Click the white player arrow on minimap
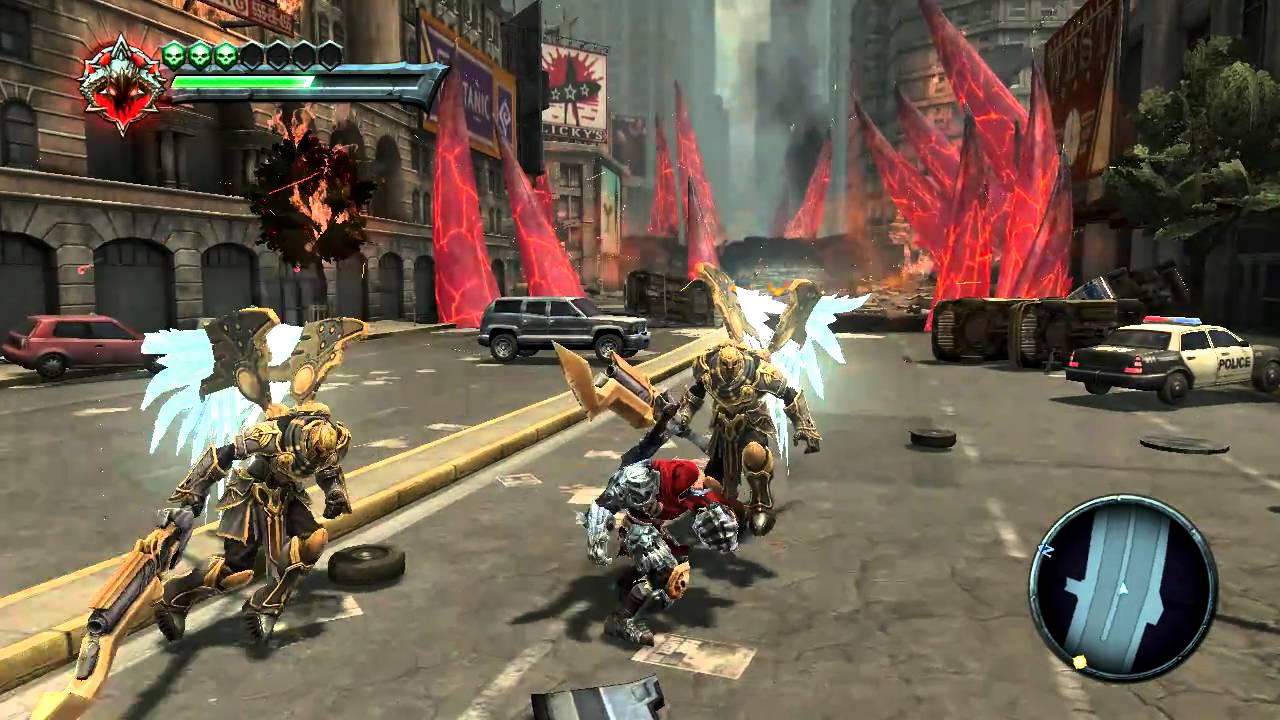1280x720 pixels. (x=1123, y=589)
